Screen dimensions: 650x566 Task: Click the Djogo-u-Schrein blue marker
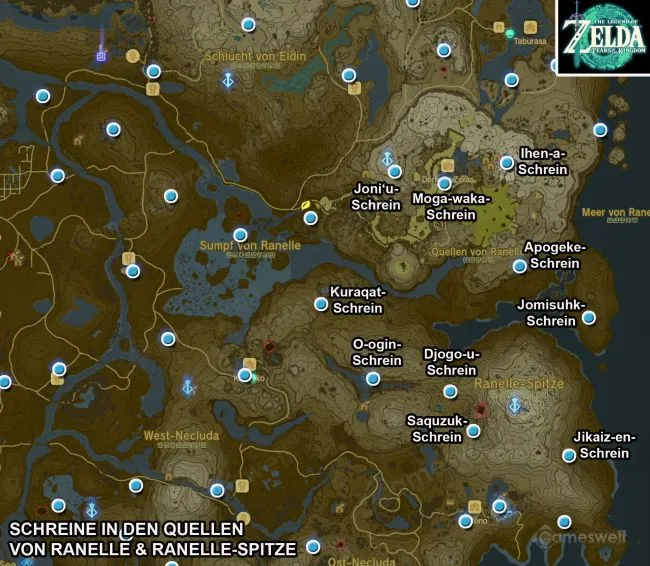point(450,391)
